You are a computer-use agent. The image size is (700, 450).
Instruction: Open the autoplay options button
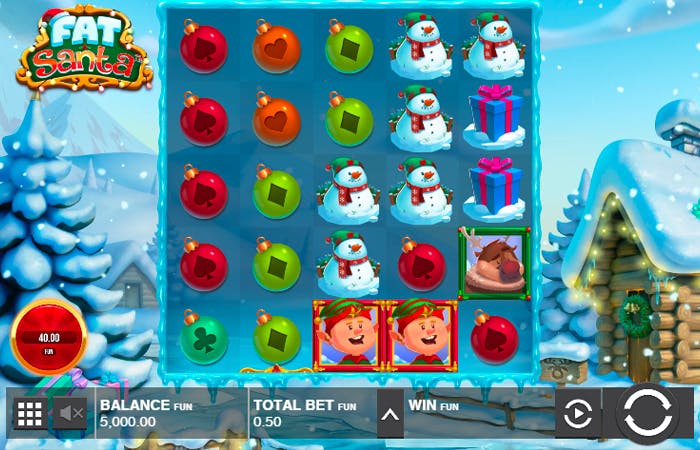pos(578,414)
